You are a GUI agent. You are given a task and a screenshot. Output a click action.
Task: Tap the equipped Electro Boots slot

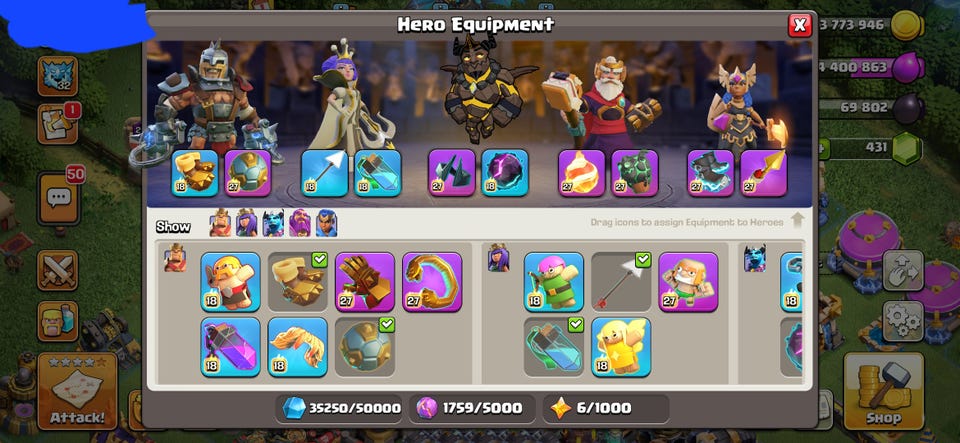tap(711, 172)
